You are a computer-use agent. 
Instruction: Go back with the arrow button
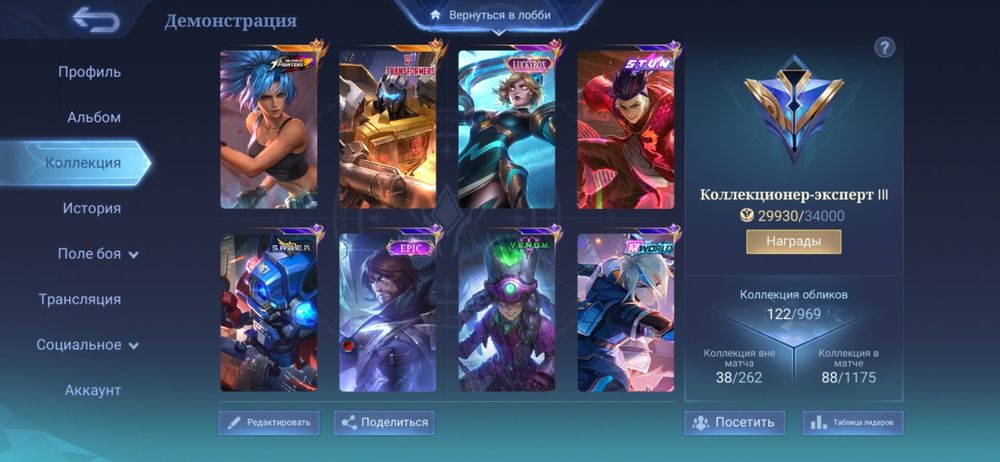[96, 20]
